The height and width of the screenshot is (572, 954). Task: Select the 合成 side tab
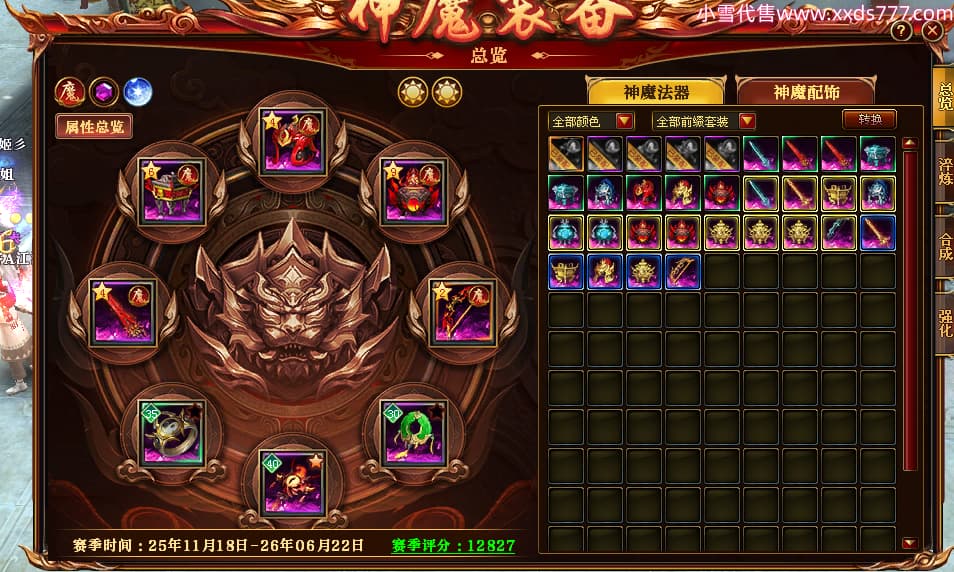(x=943, y=246)
